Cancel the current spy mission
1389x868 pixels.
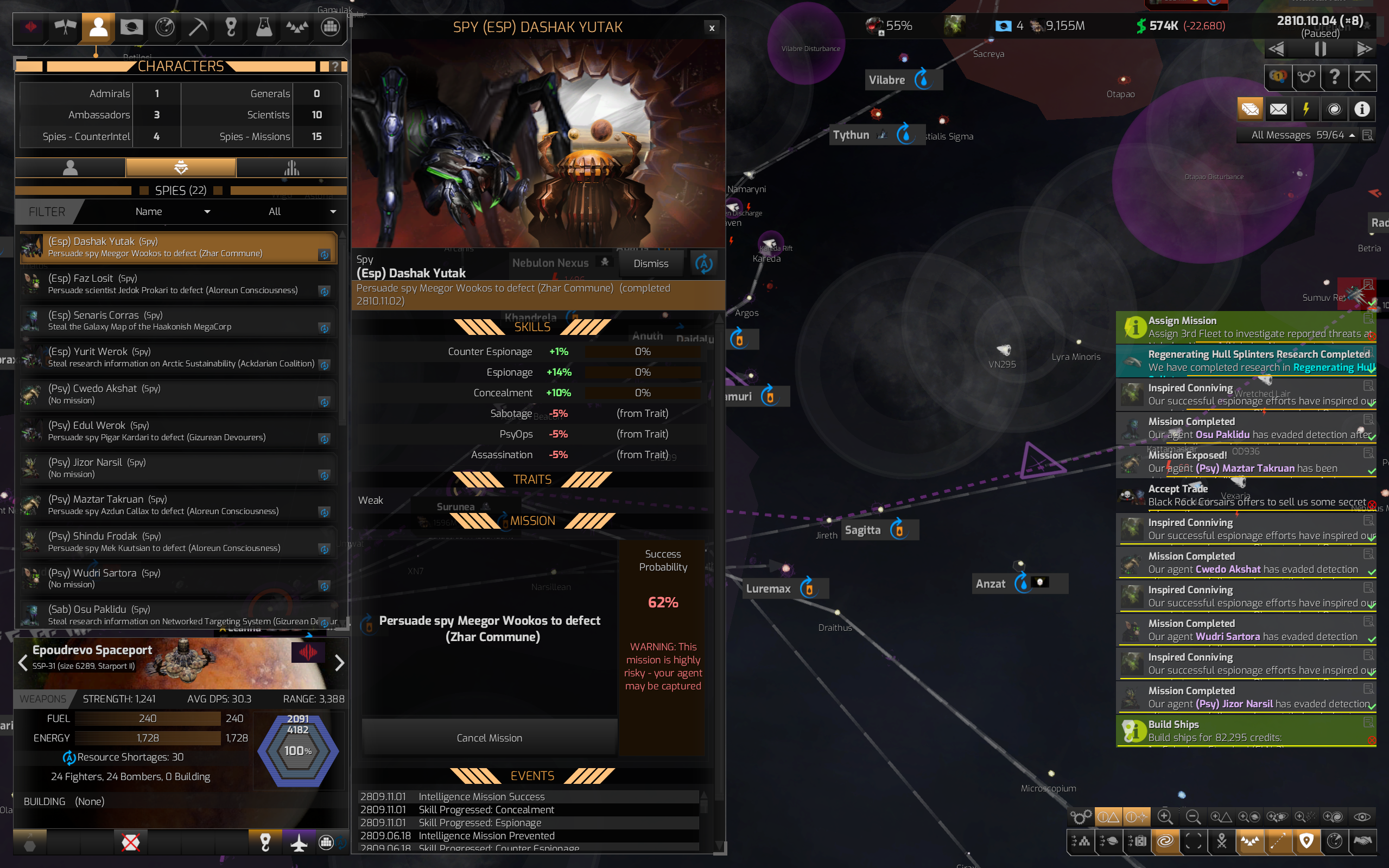click(x=489, y=738)
